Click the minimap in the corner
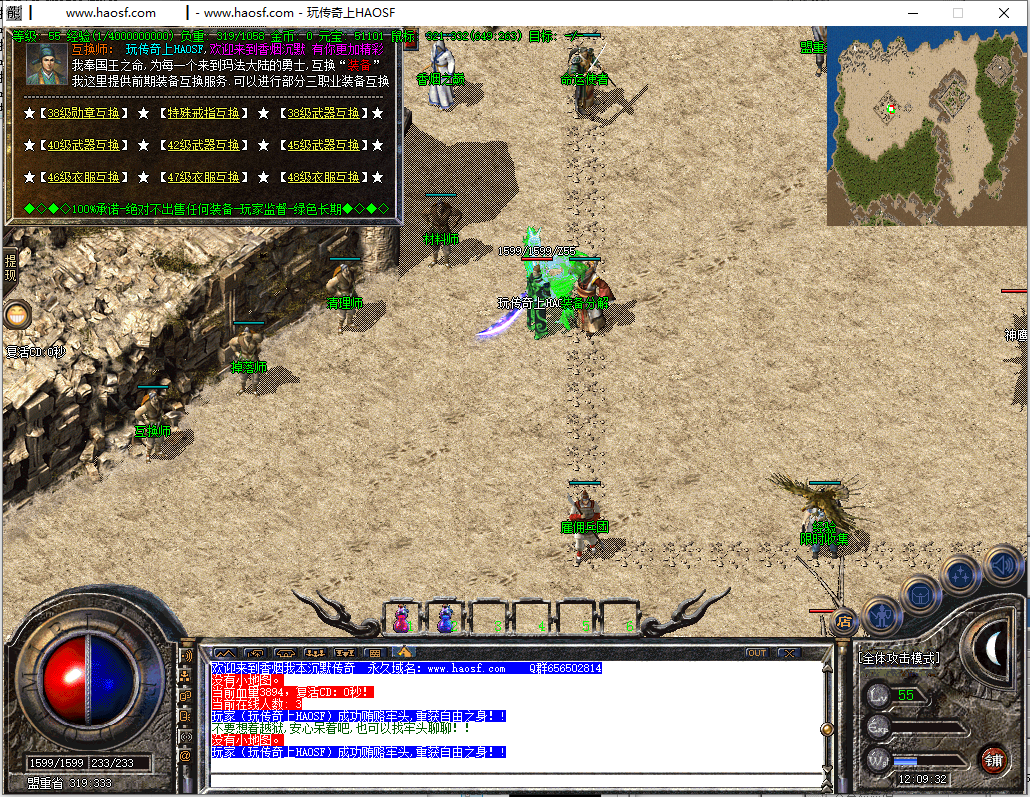The height and width of the screenshot is (797, 1030). (925, 125)
